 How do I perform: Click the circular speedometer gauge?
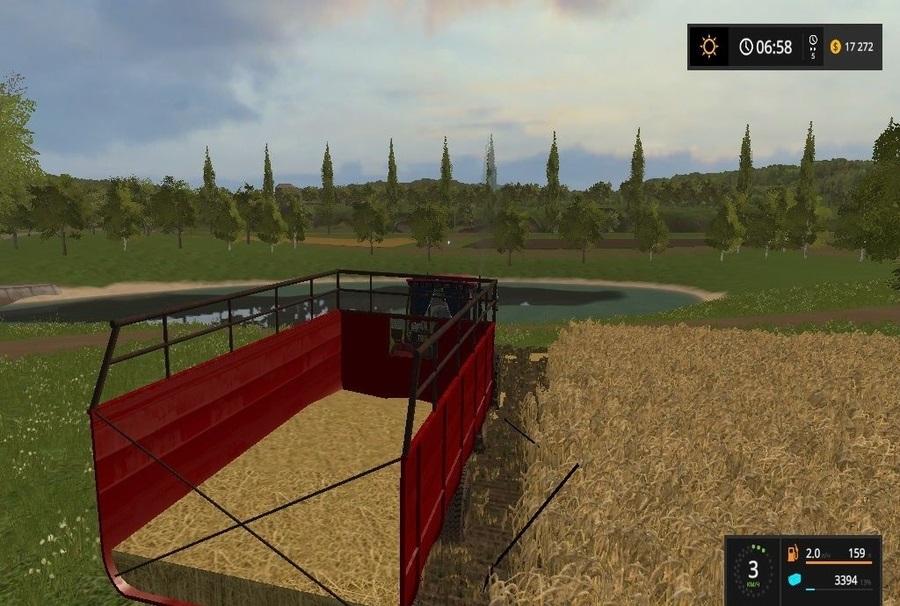point(753,571)
